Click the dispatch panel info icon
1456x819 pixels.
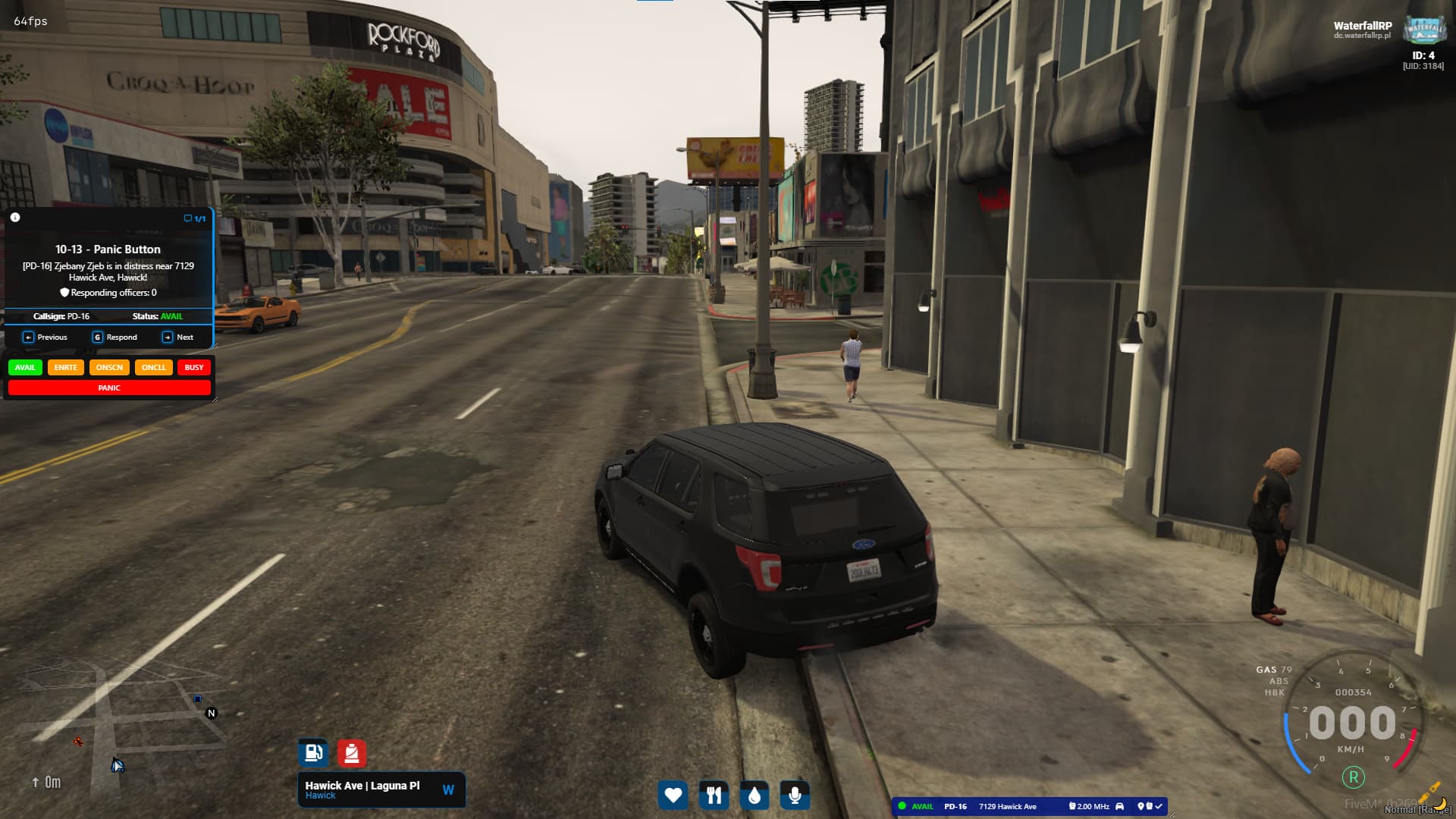15,218
